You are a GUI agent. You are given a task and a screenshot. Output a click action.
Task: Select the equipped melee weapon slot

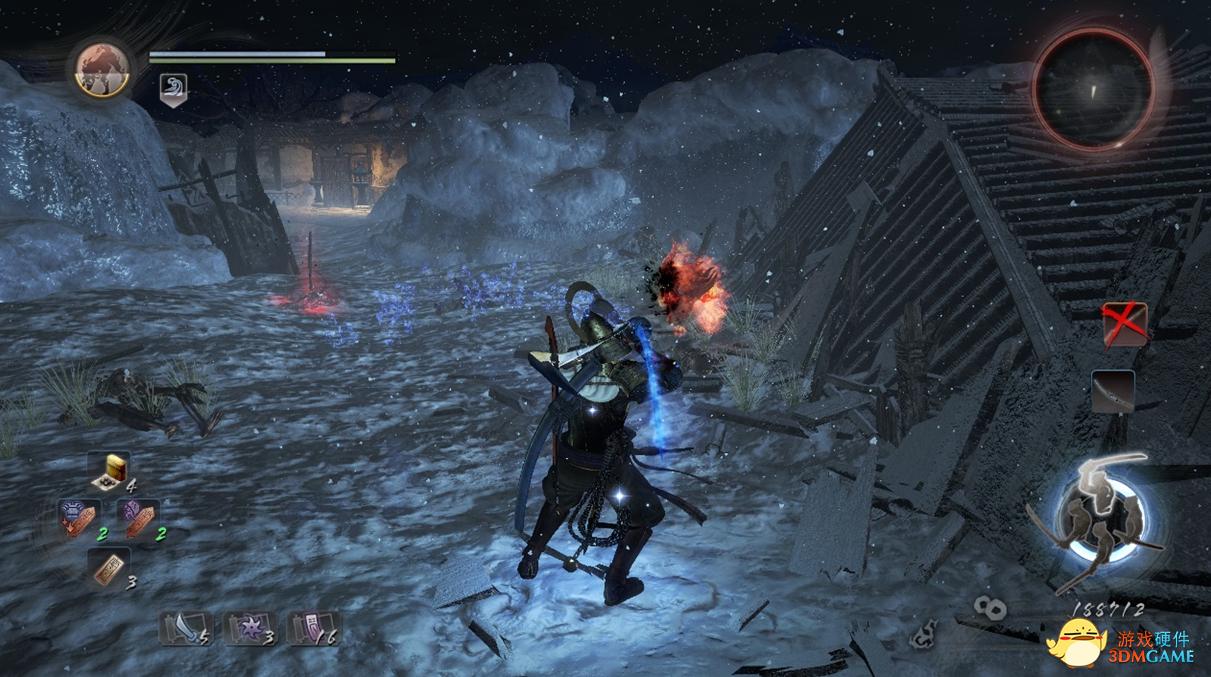(1112, 391)
